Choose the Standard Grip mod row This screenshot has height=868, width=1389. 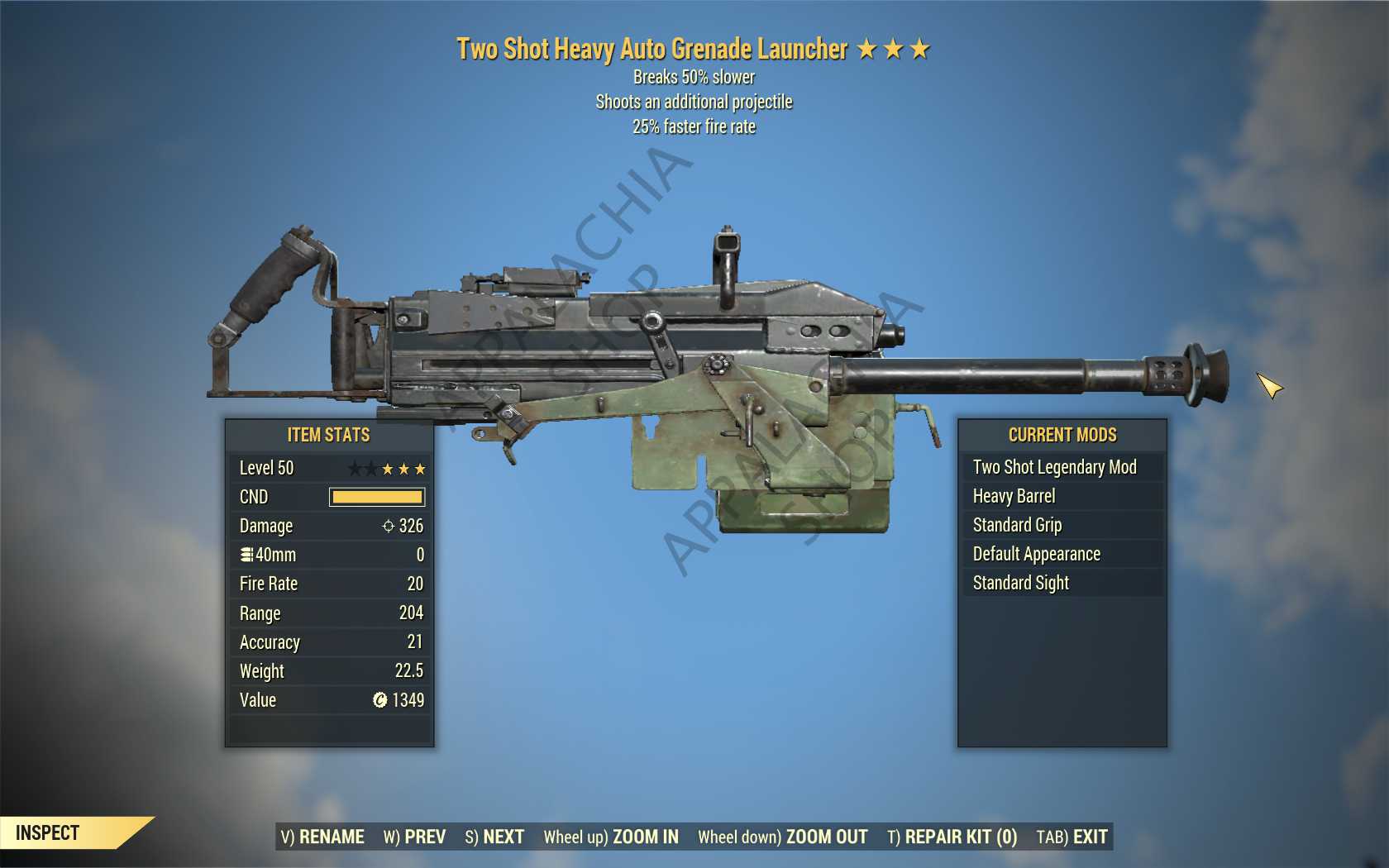[1017, 525]
